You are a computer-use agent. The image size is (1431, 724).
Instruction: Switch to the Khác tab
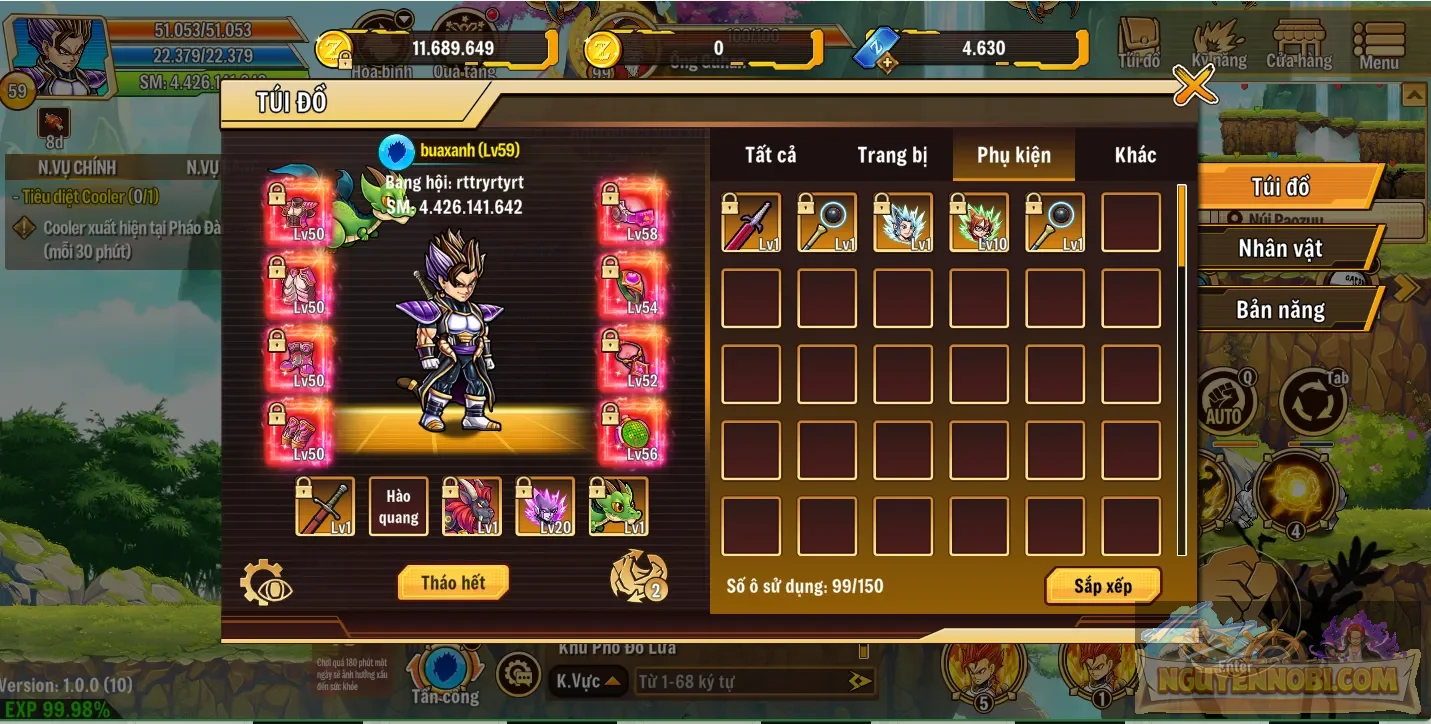pos(1136,156)
